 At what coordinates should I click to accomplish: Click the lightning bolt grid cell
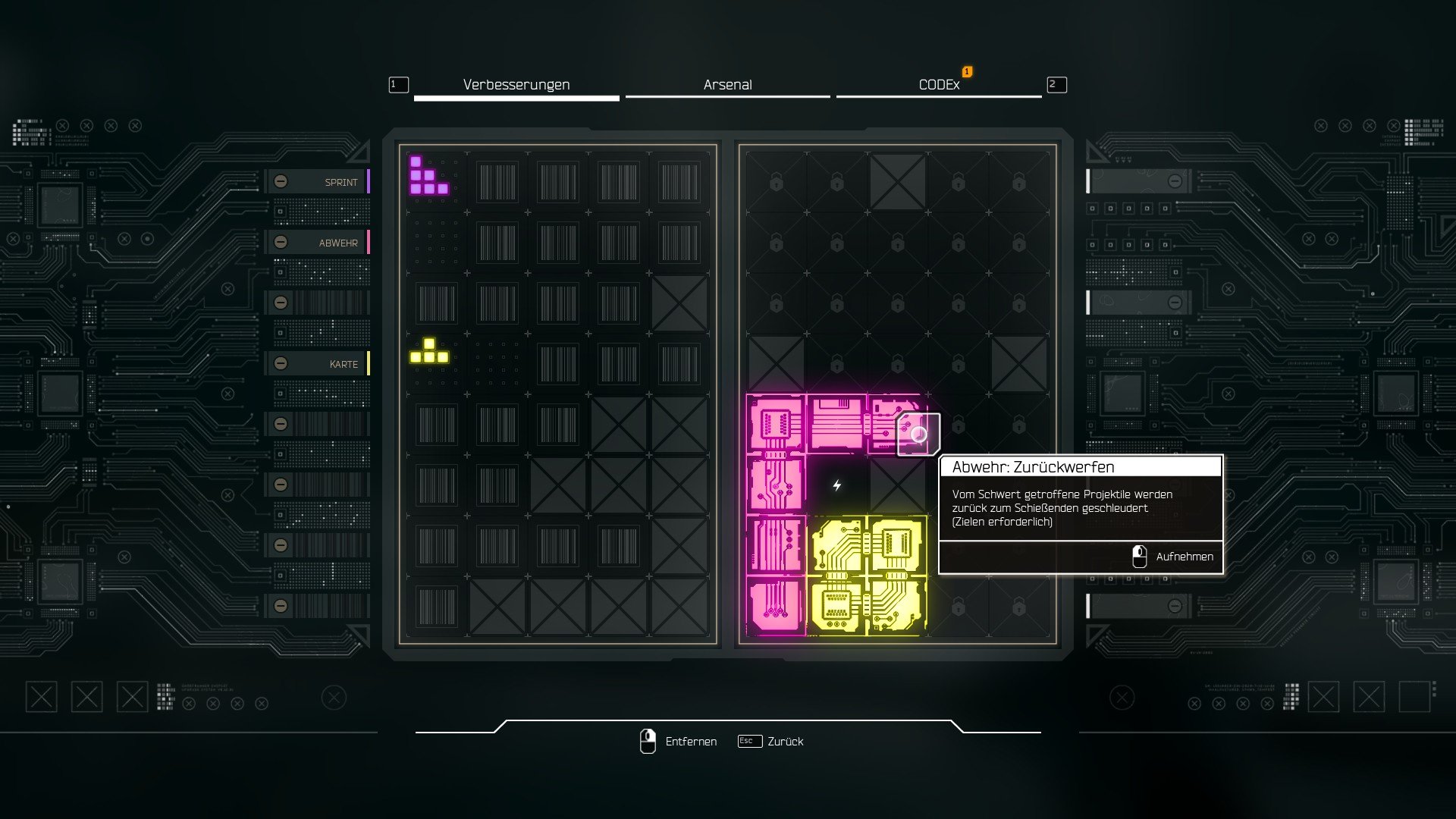tap(837, 485)
